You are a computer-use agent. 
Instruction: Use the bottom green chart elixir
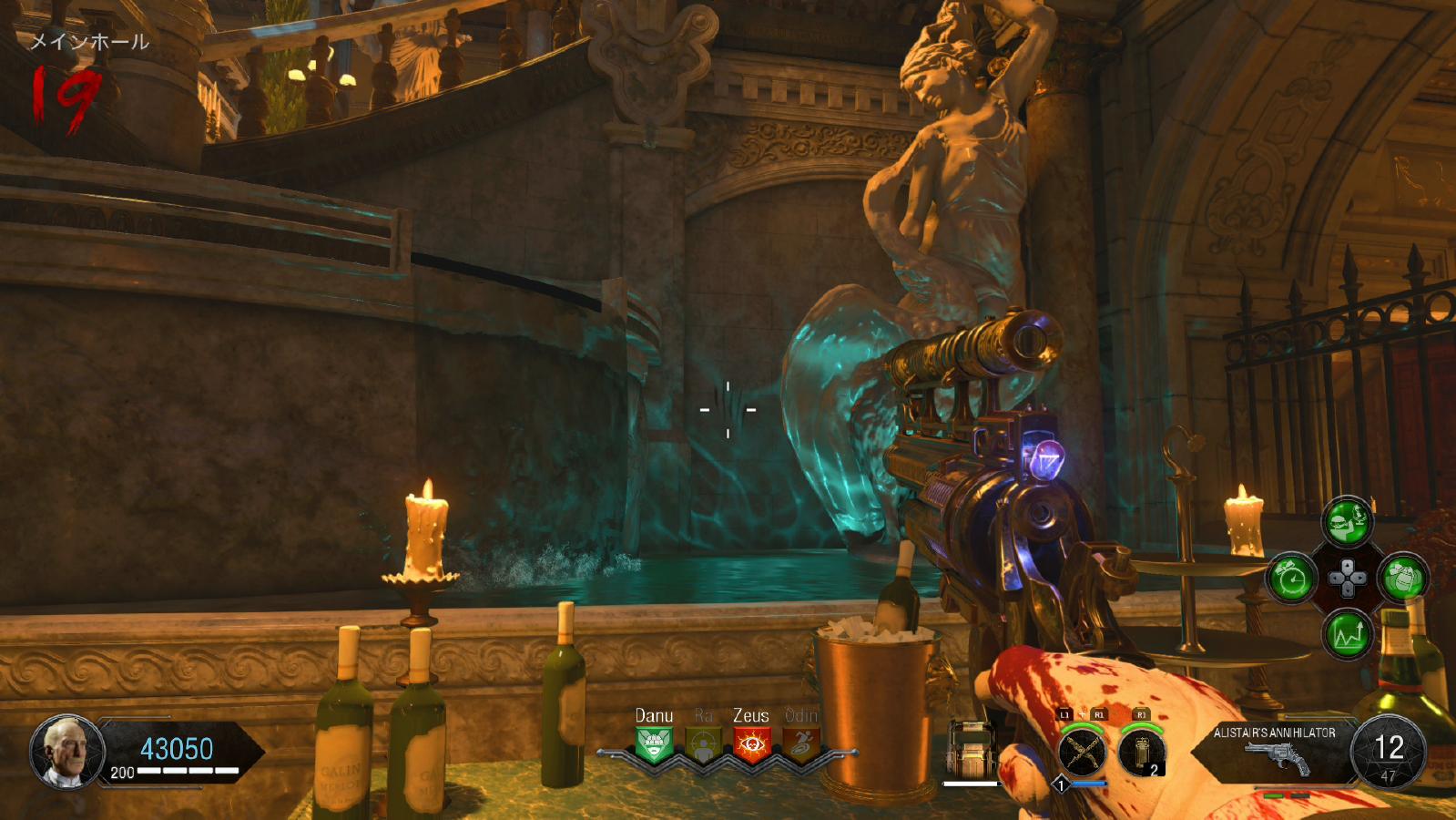point(1347,634)
